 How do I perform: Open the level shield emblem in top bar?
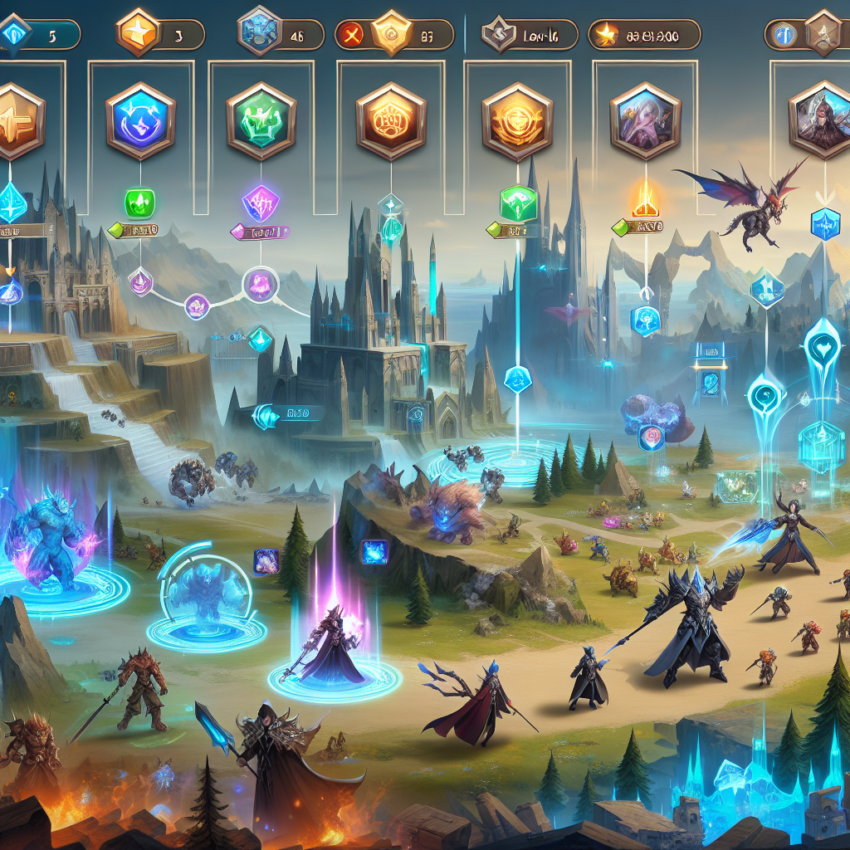tap(497, 34)
